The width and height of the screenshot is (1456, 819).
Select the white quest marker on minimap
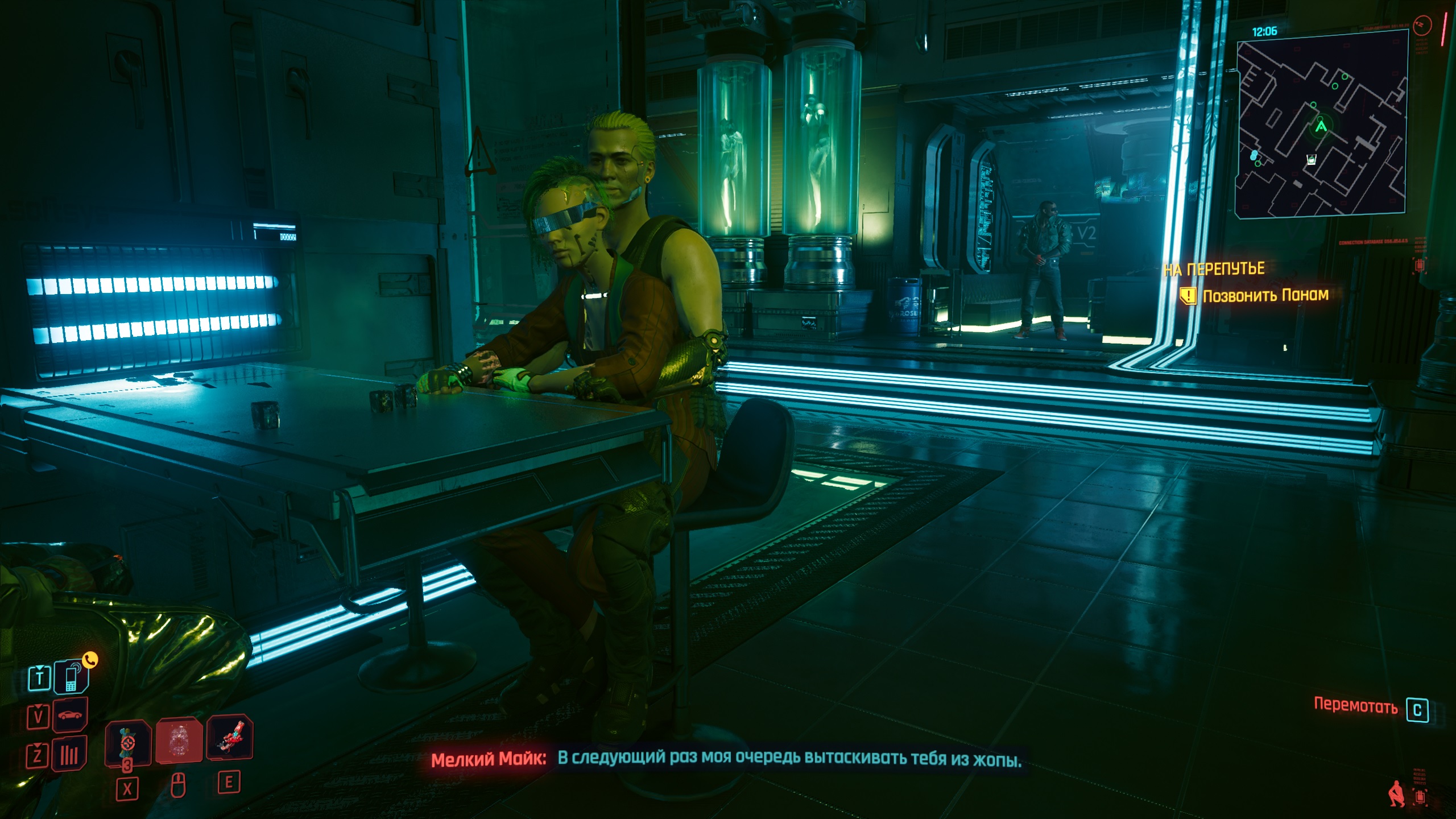[1311, 160]
